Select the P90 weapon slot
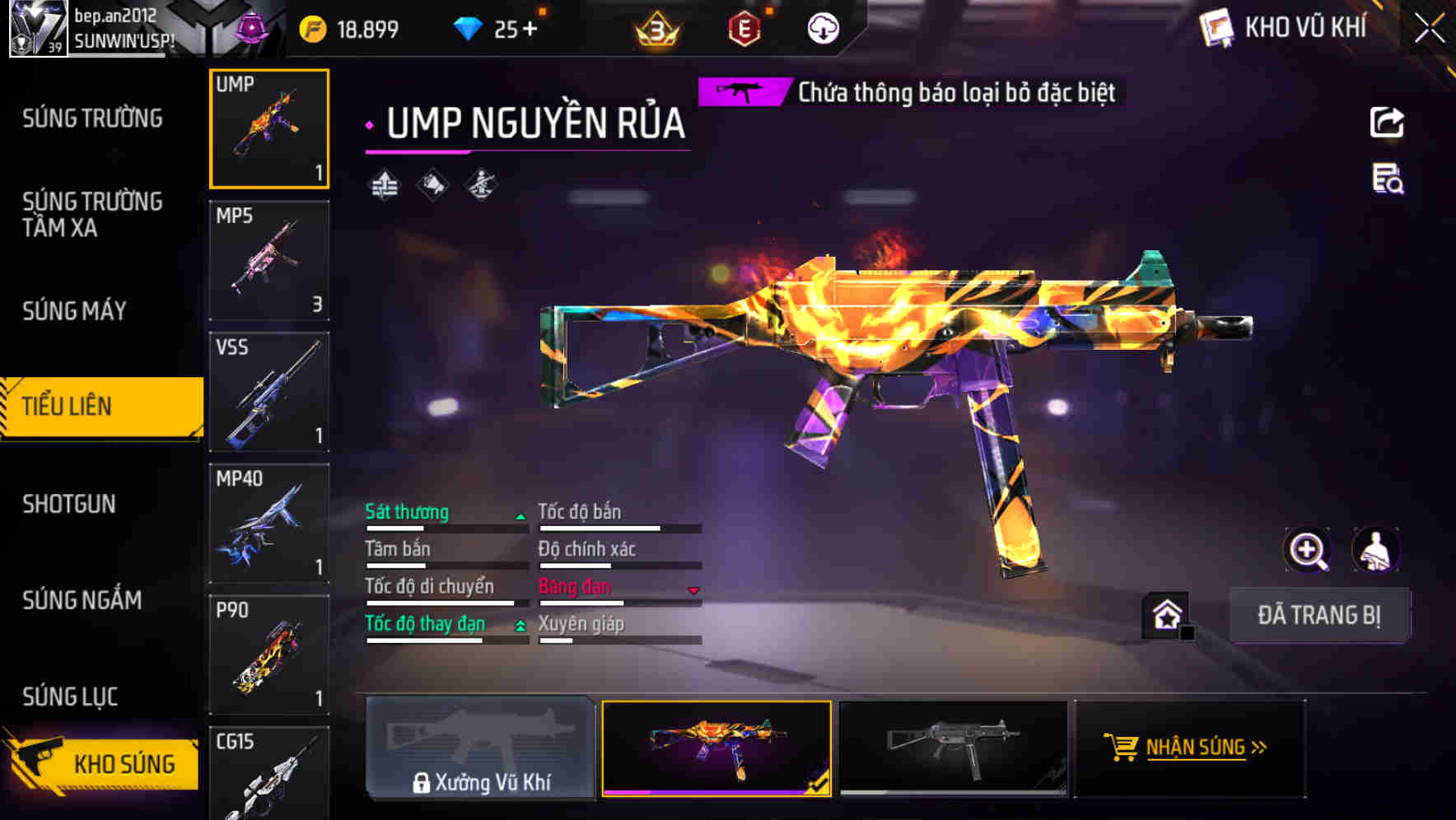This screenshot has width=1456, height=820. tap(269, 655)
